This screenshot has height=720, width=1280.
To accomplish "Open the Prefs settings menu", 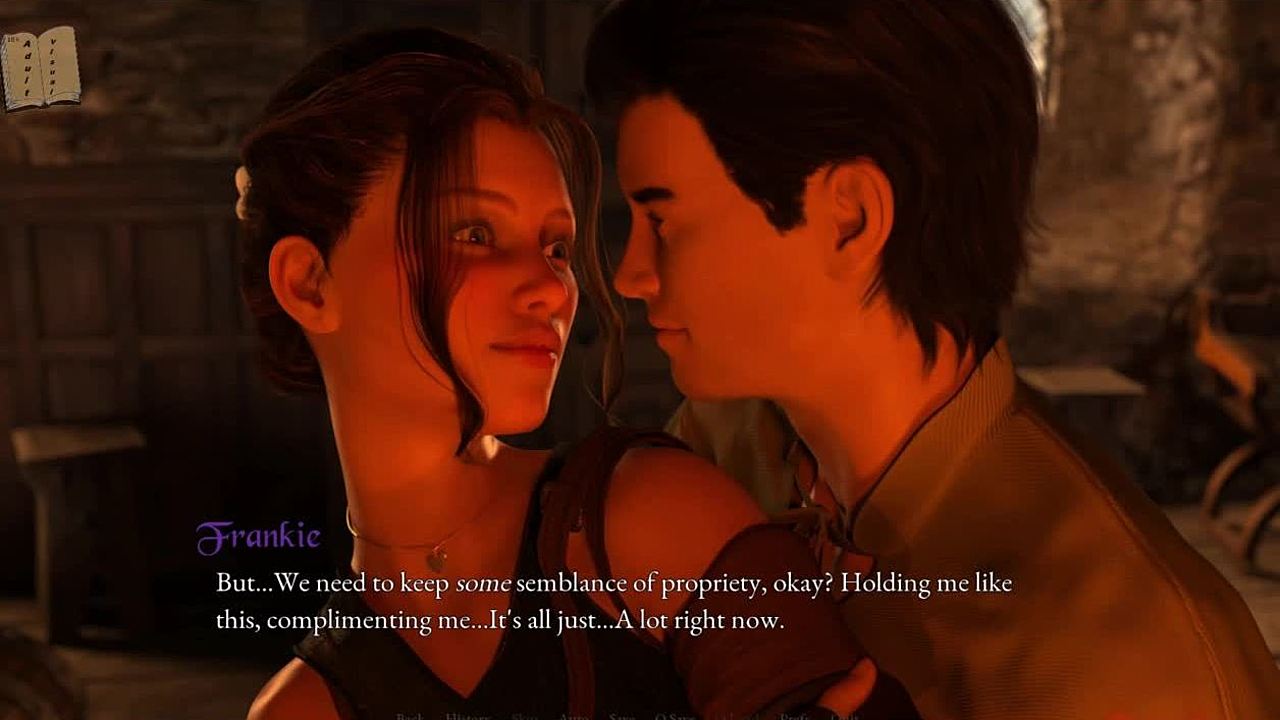I will click(795, 716).
